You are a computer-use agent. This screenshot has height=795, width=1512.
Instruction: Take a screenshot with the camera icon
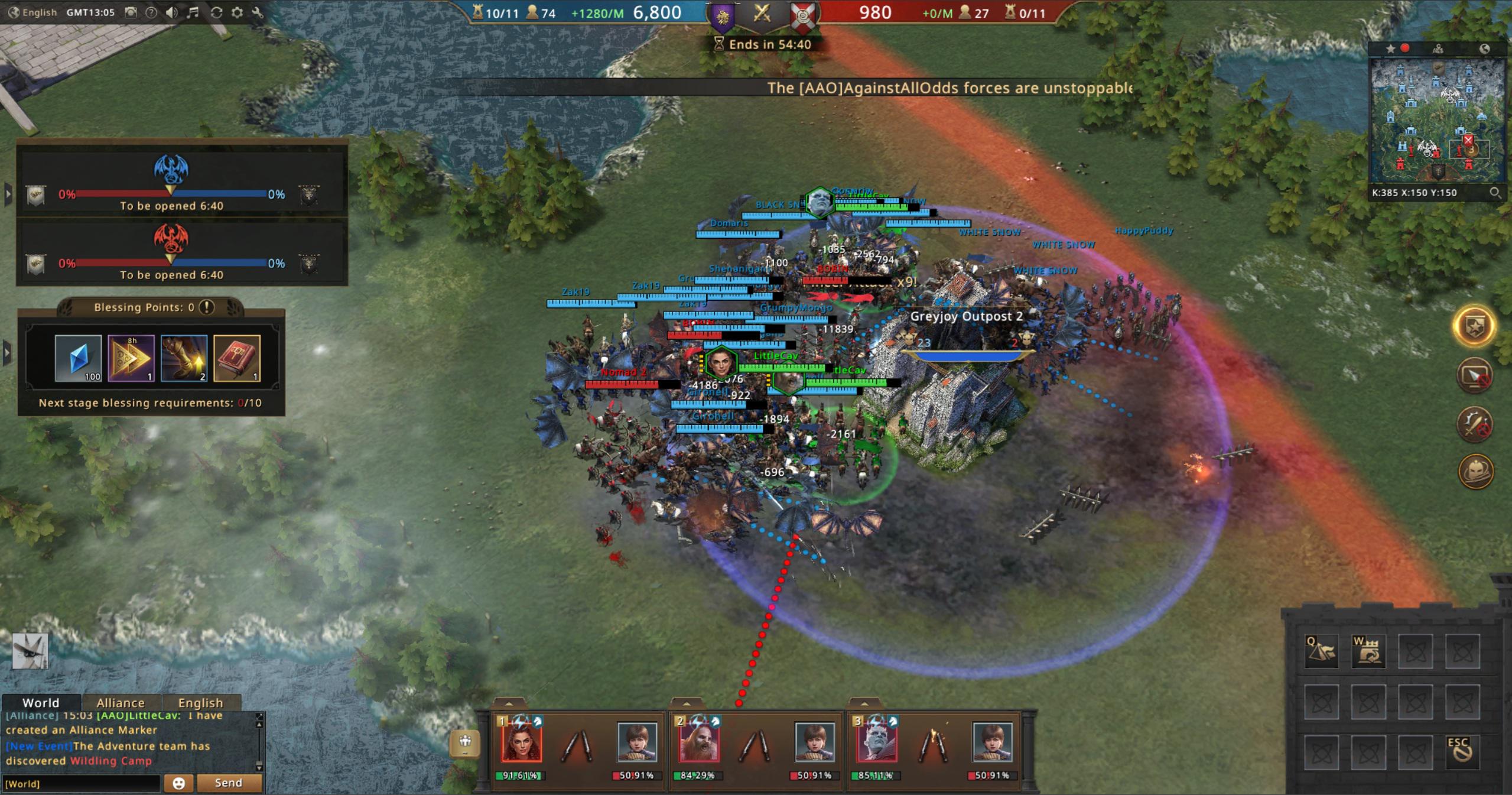[x=131, y=12]
